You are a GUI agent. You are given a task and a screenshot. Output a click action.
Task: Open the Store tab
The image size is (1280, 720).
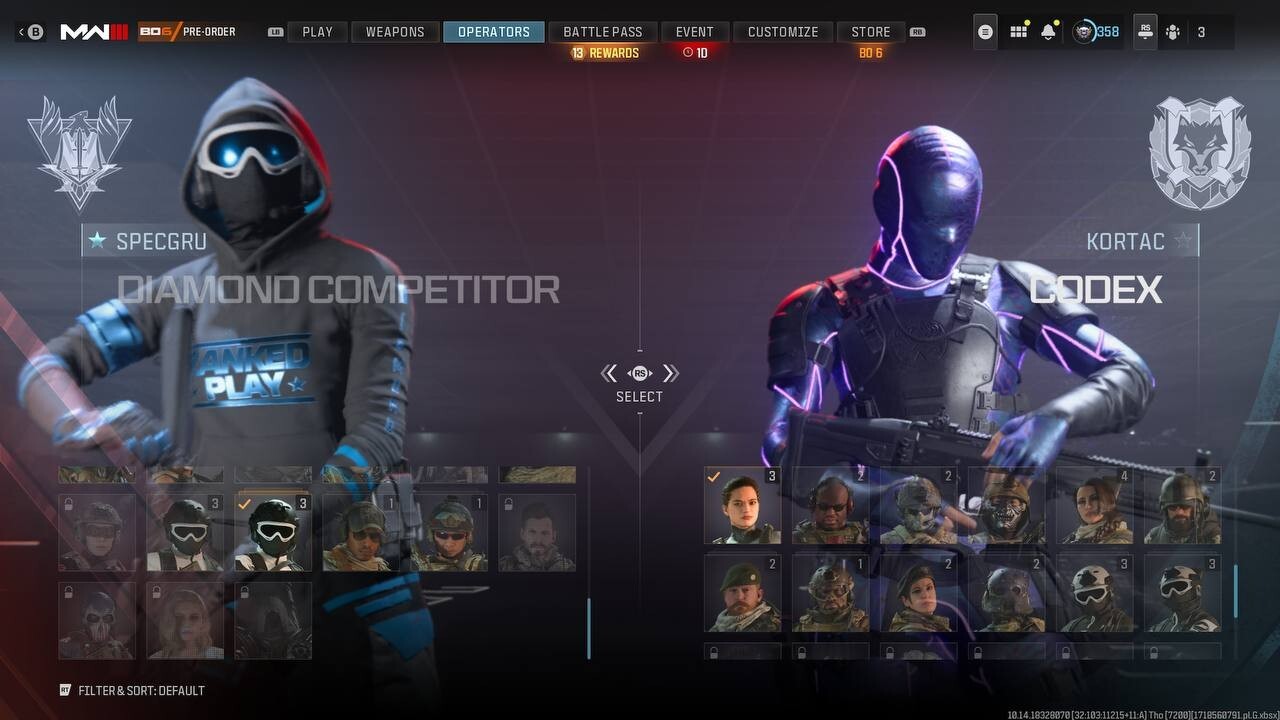tap(870, 32)
